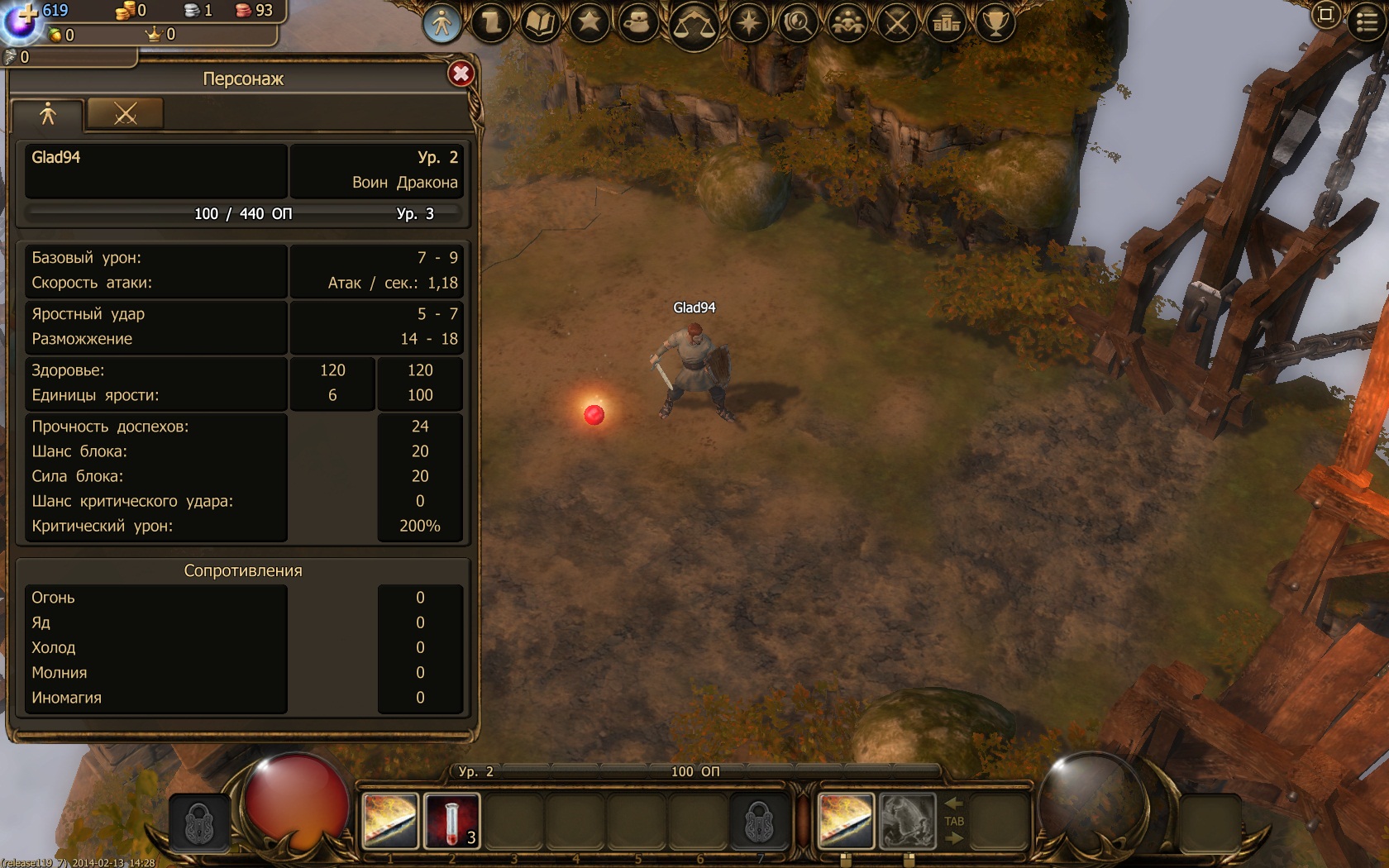The width and height of the screenshot is (1389, 868).
Task: Activate the flaming sword skill in slot 1
Action: coord(389,821)
